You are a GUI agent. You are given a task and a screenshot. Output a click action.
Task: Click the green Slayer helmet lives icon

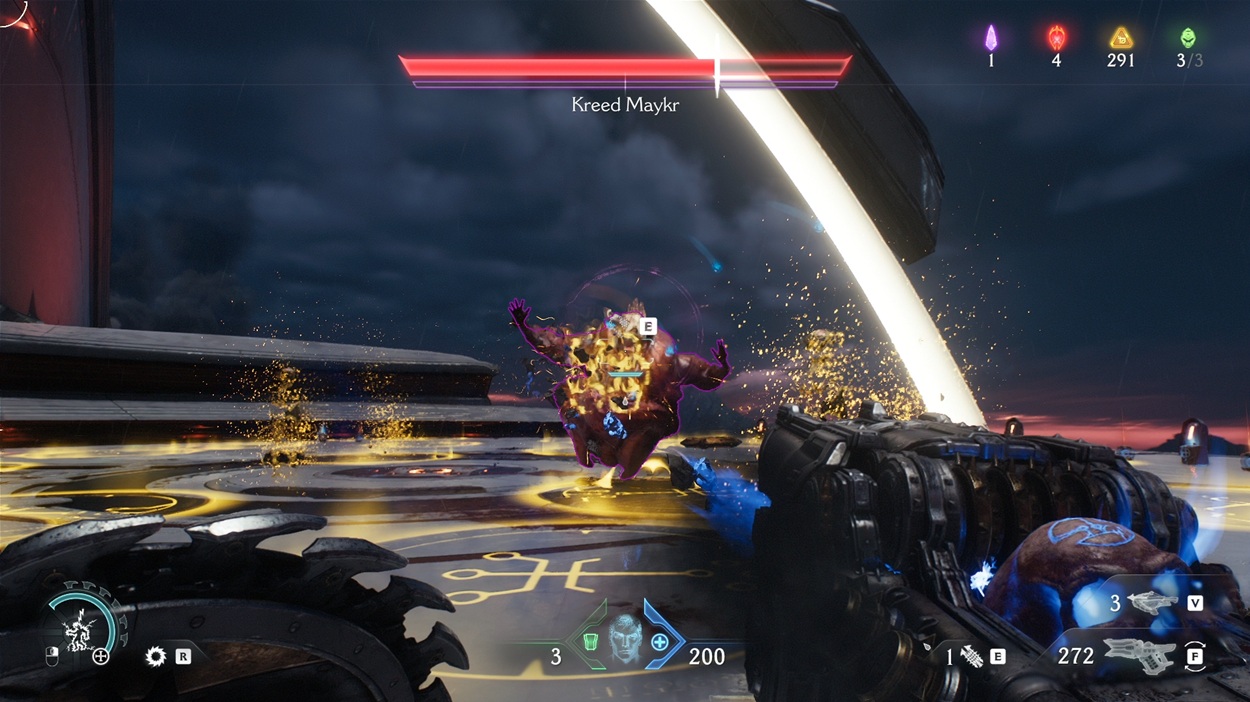pyautogui.click(x=1188, y=38)
